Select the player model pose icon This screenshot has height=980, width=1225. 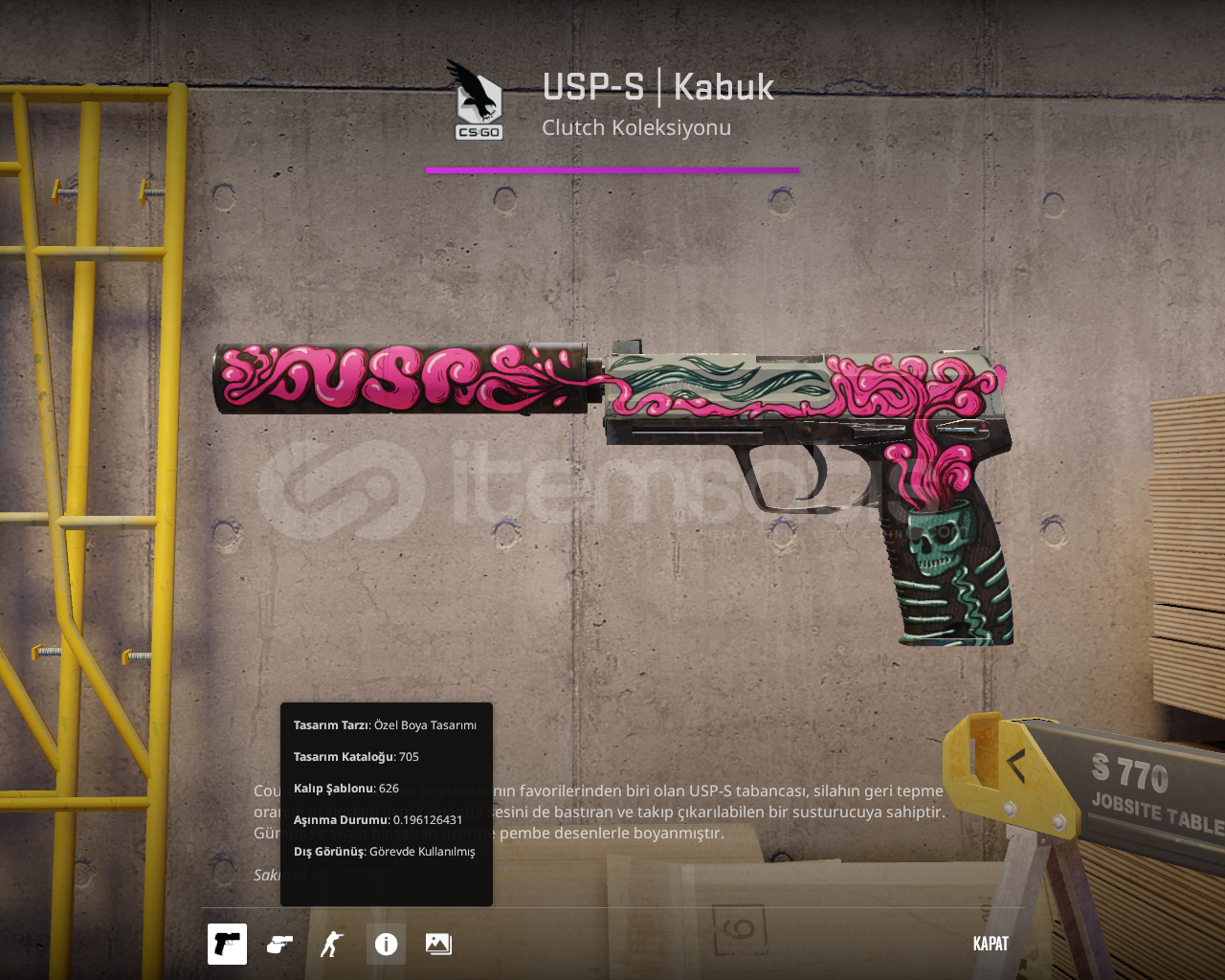(x=332, y=943)
